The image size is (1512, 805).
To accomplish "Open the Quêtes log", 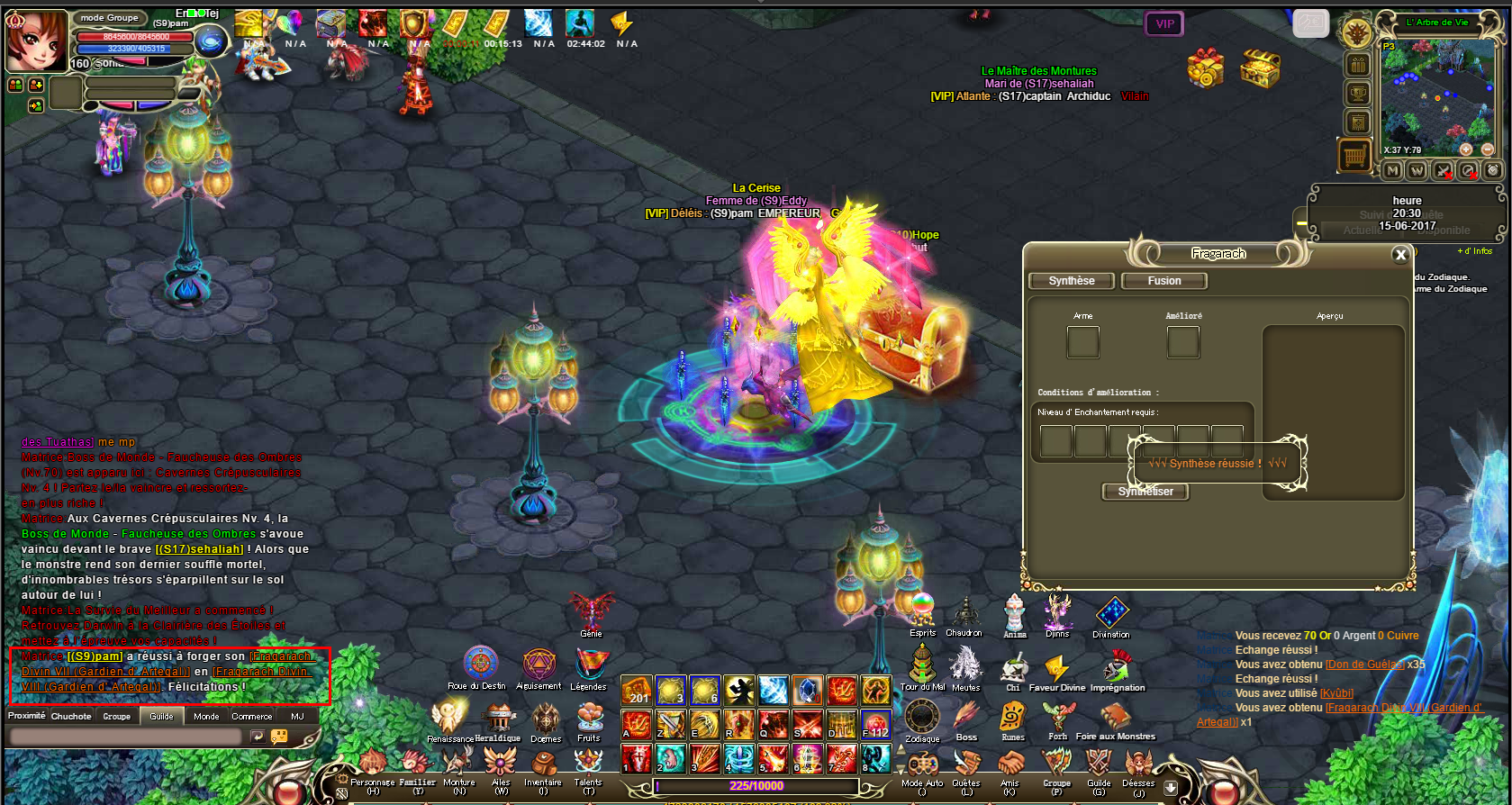I will (x=966, y=766).
